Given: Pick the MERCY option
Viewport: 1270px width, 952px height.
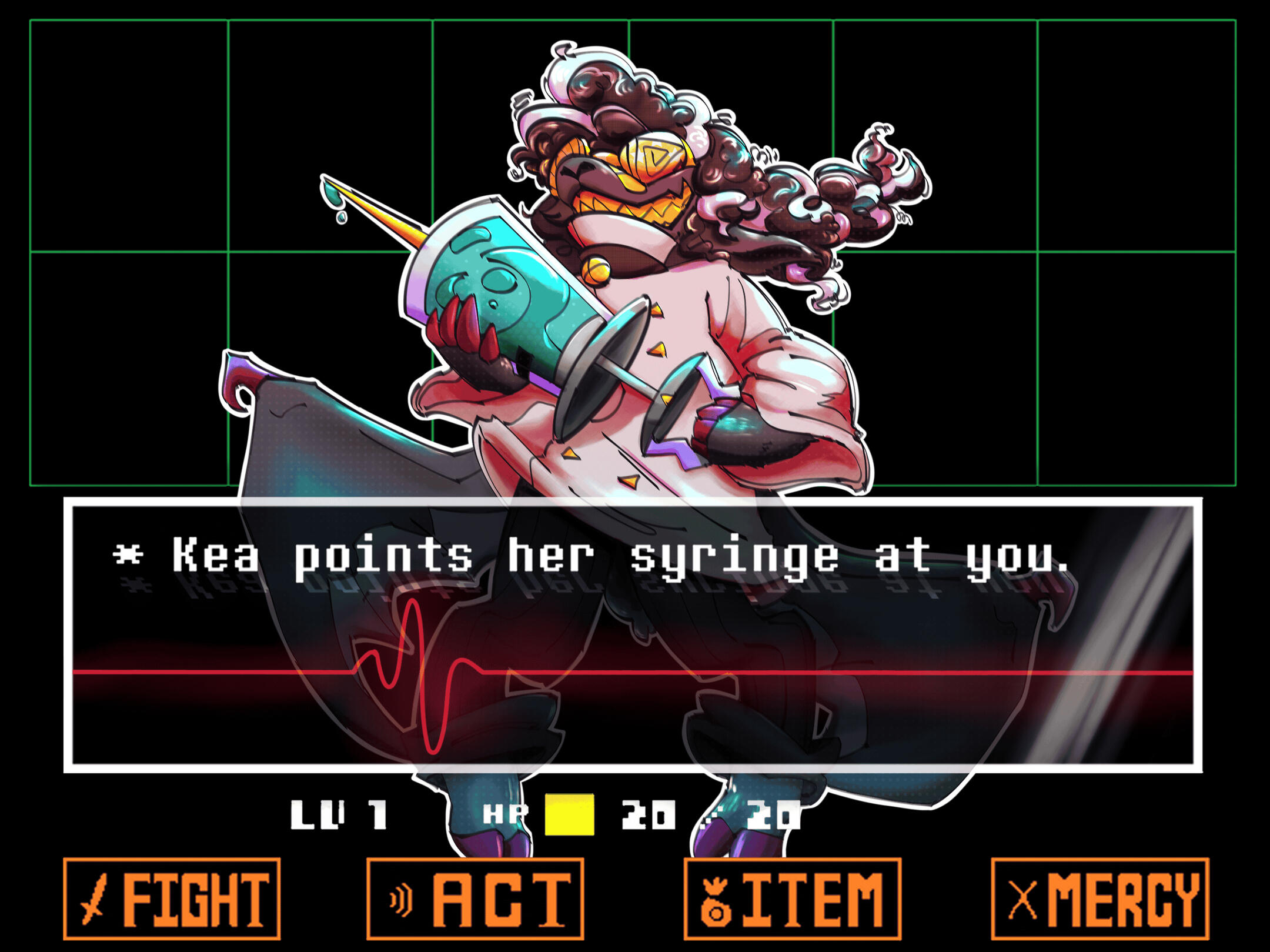Looking at the screenshot, I should [1100, 898].
